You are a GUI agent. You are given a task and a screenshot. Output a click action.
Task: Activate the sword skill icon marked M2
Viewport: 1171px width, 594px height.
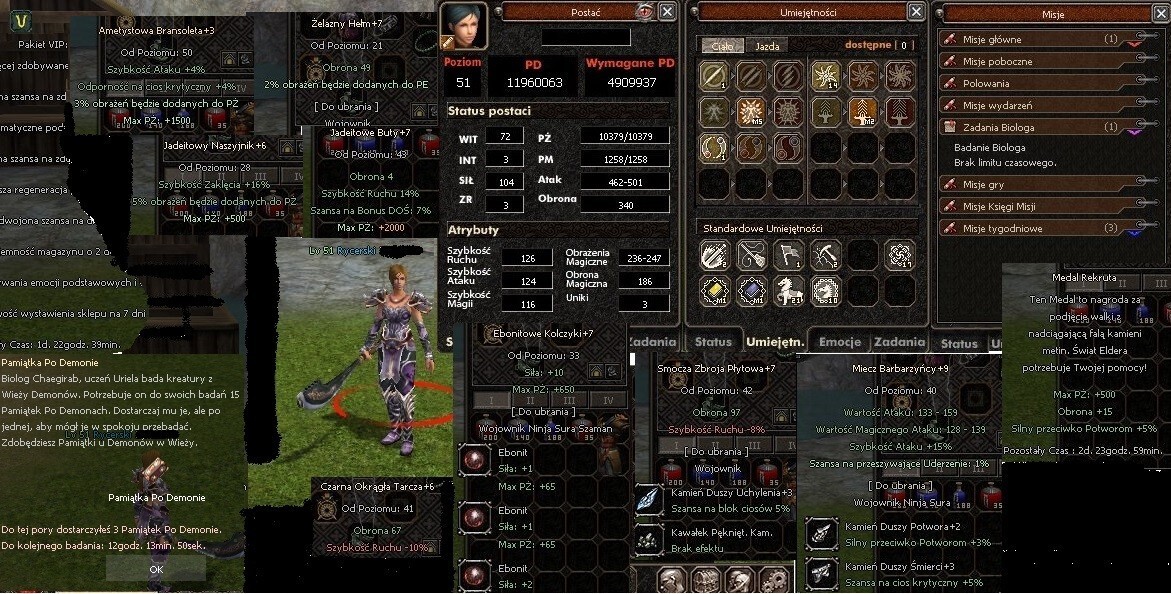tap(863, 112)
